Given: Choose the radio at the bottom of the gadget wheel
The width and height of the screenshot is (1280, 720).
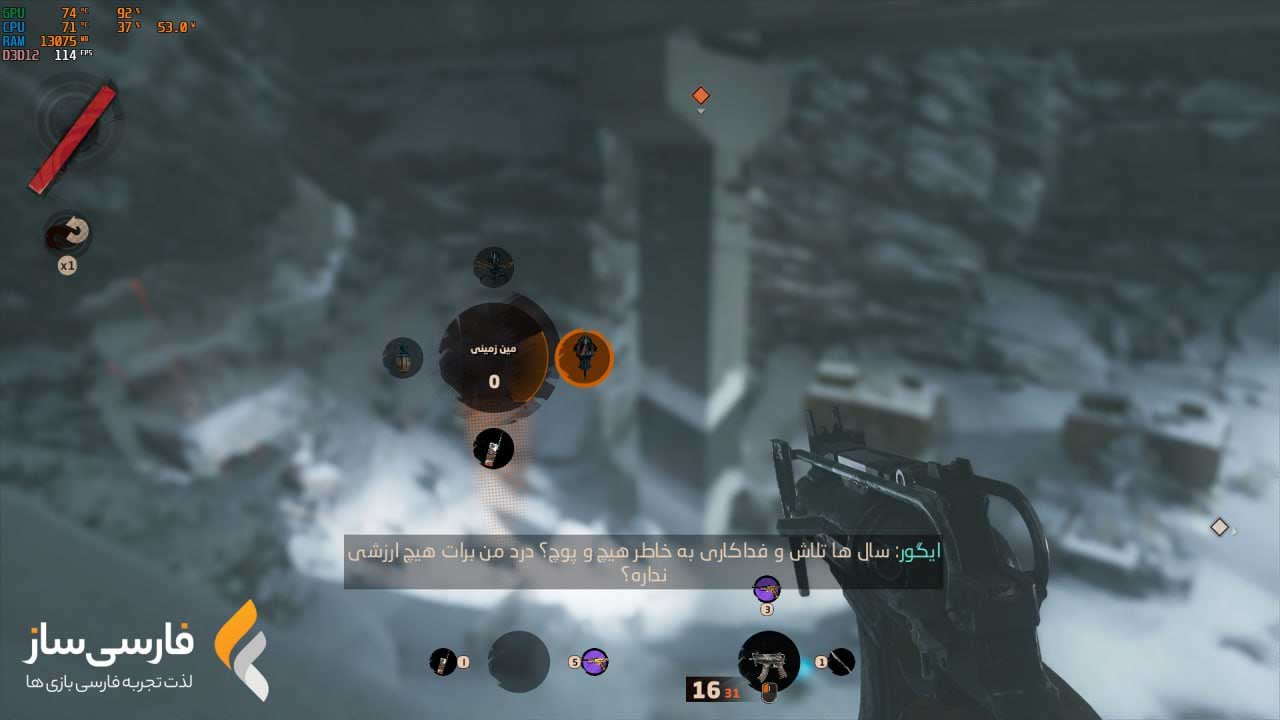Looking at the screenshot, I should point(493,449).
